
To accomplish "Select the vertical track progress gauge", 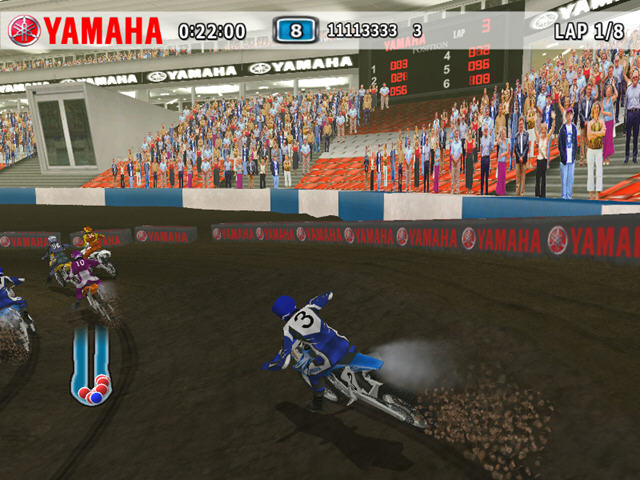I will [90, 364].
